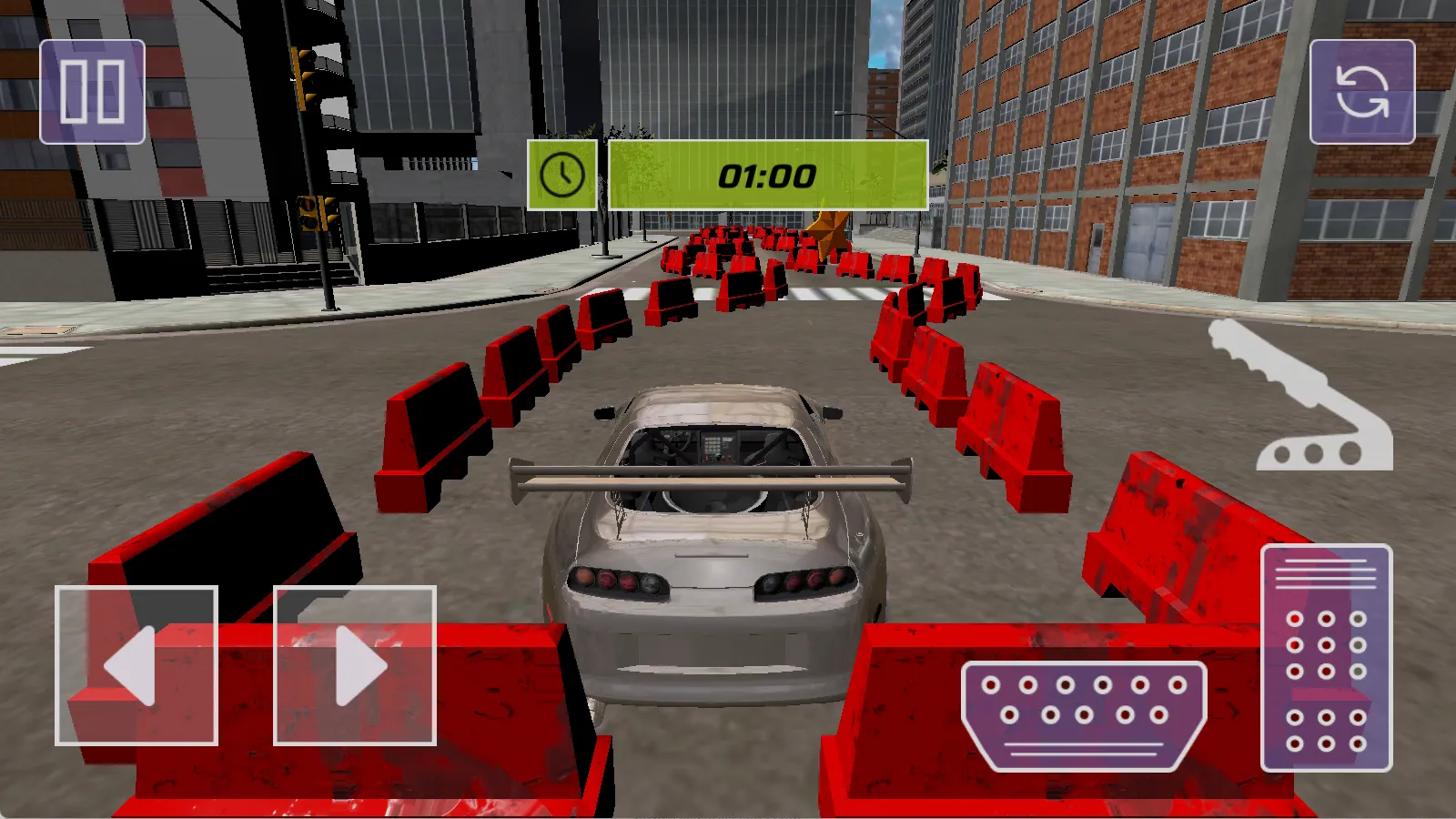Click the 01:00 countdown timer bar
The image size is (1456, 819).
pyautogui.click(x=764, y=175)
